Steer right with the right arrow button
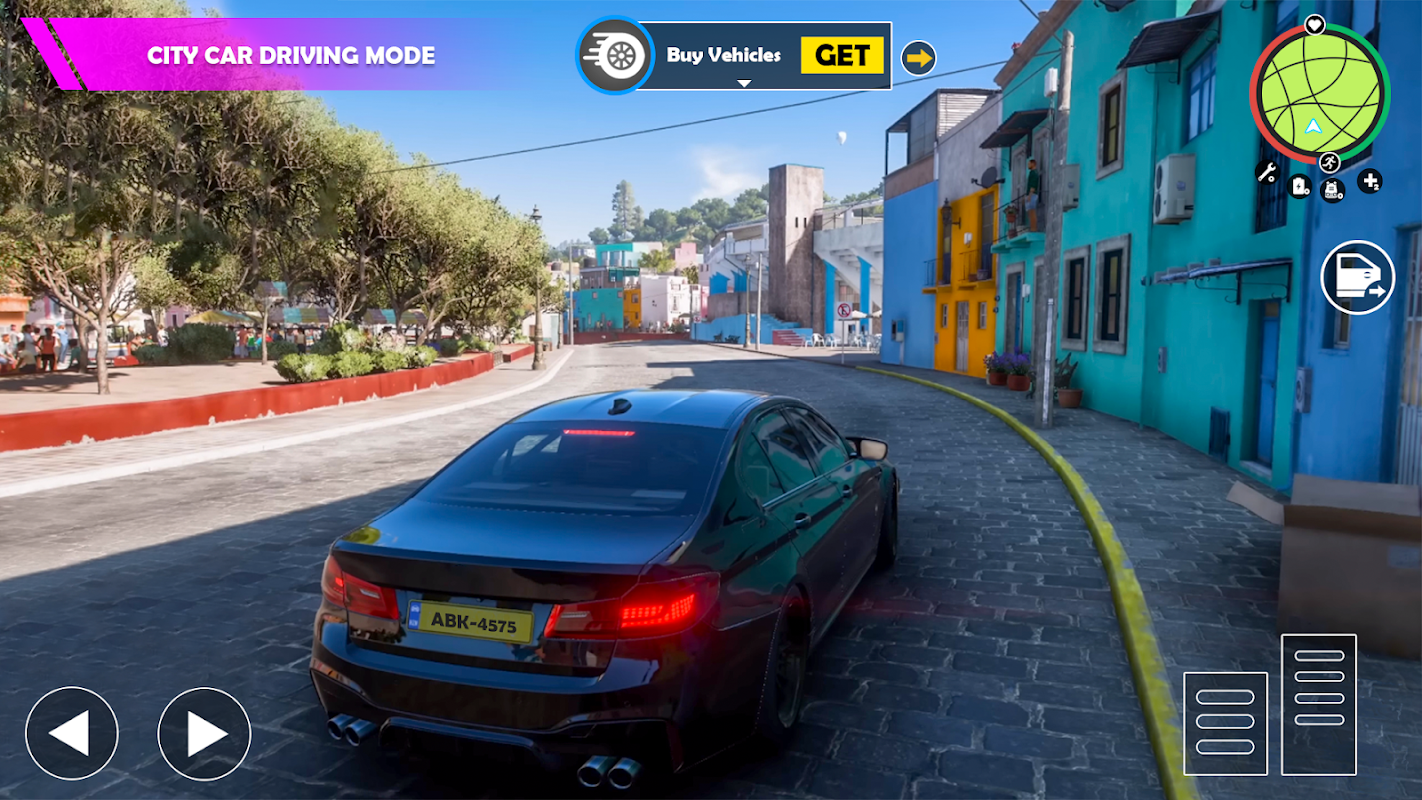The image size is (1422, 800). (x=204, y=733)
